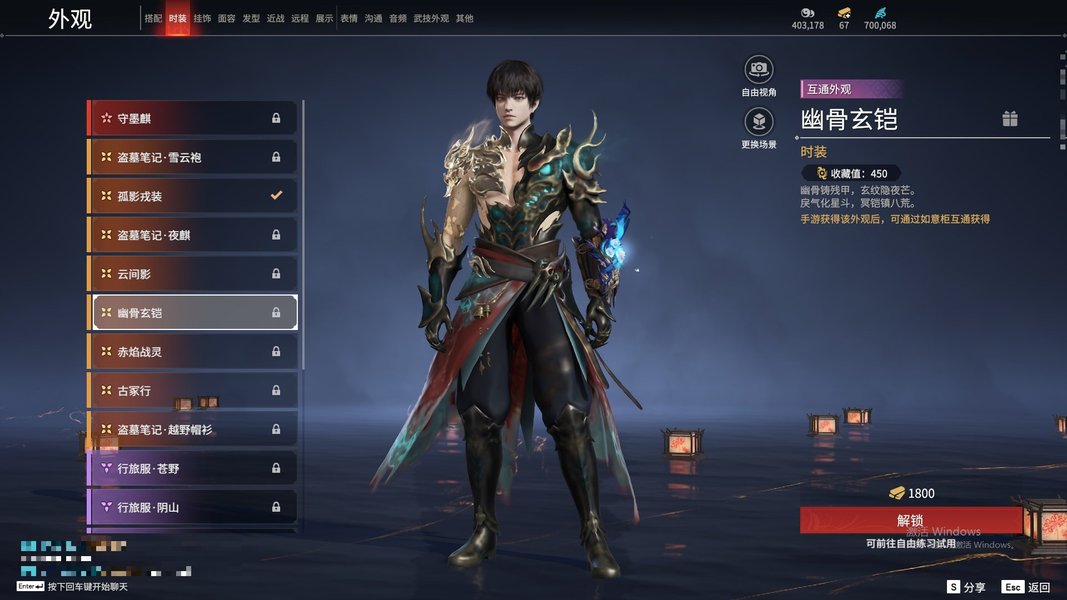Screen dimensions: 1067x600
Task: Switch to the 发型 hairstyle tab
Action: (251, 19)
